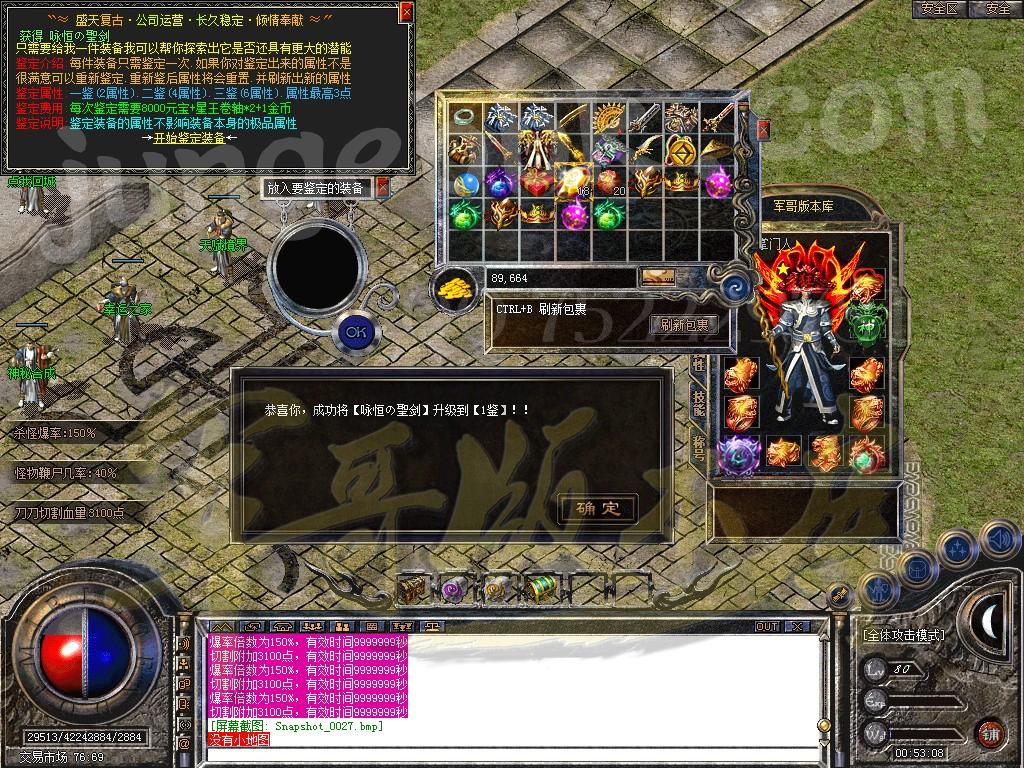Select the blue crystal orb item
This screenshot has height=768, width=1024.
point(464,183)
